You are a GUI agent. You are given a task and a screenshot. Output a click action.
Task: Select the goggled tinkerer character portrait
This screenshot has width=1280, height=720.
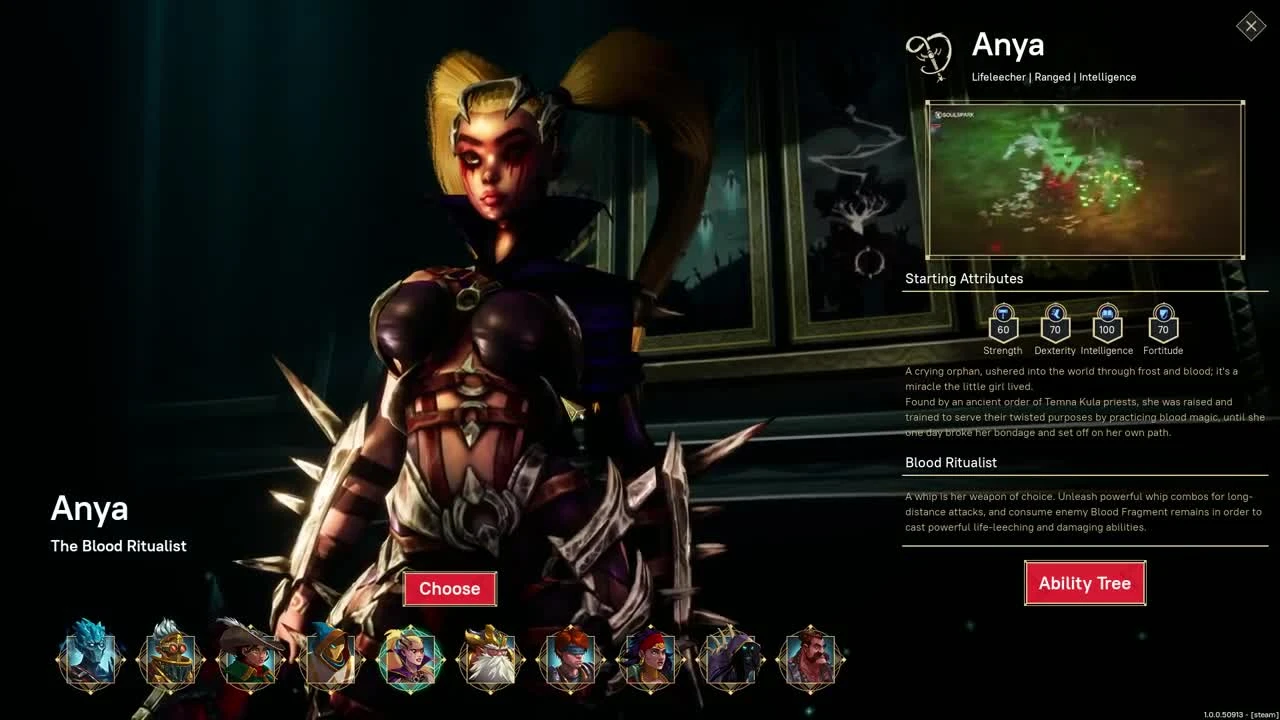pos(170,657)
